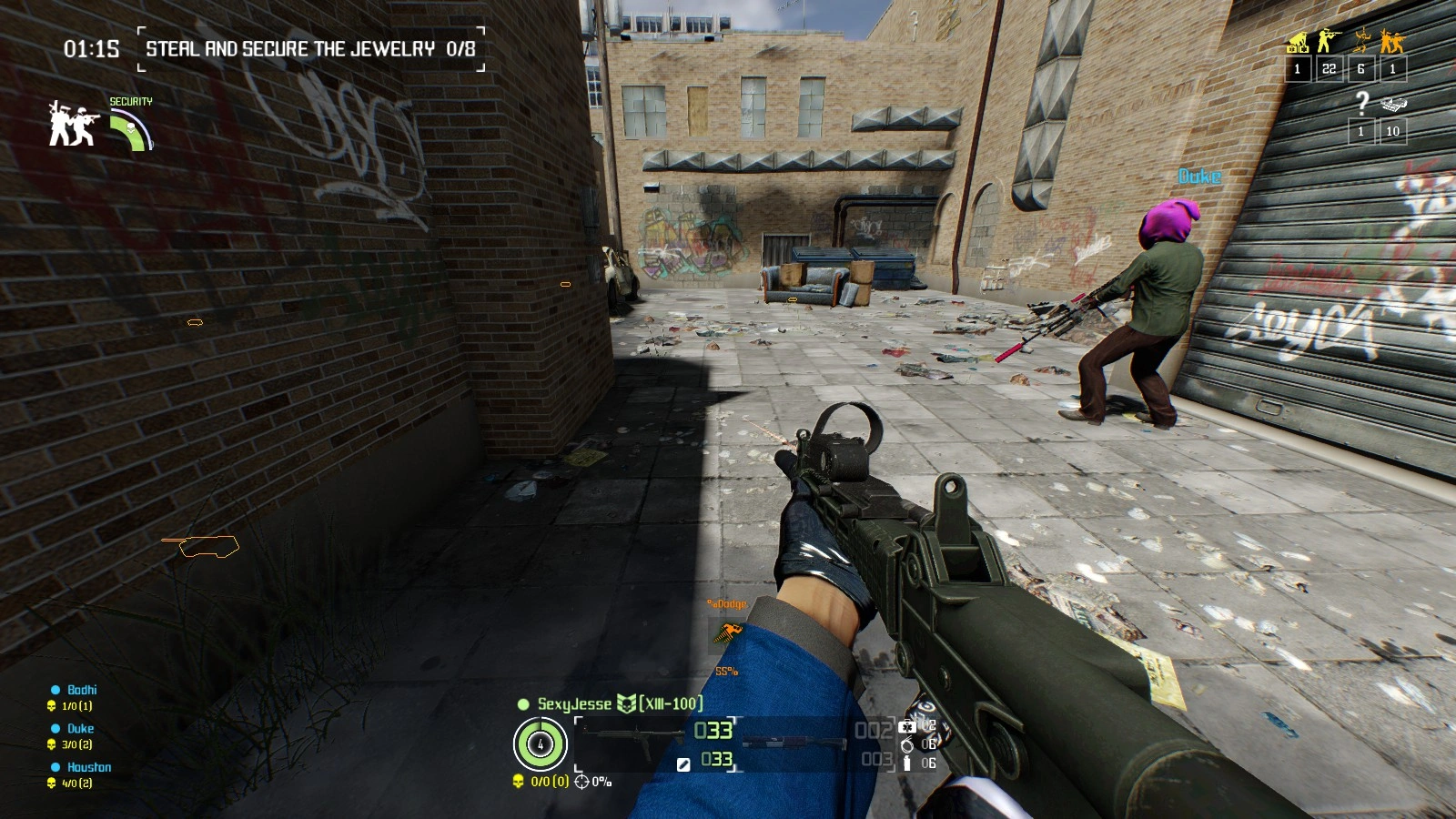Select teammate Bodhi in the crew list
The image size is (1456, 819).
pos(81,690)
